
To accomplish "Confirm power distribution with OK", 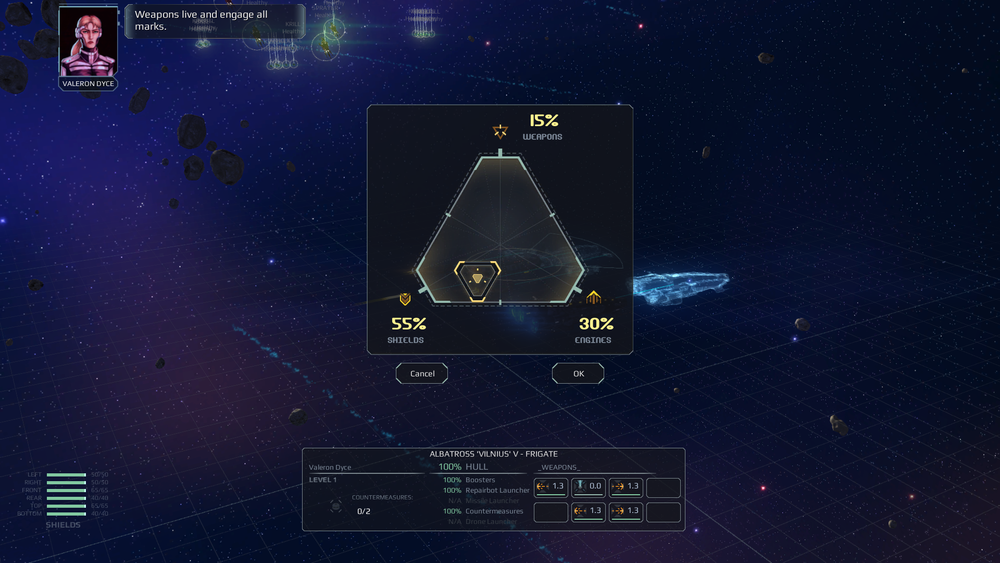I will tap(578, 373).
